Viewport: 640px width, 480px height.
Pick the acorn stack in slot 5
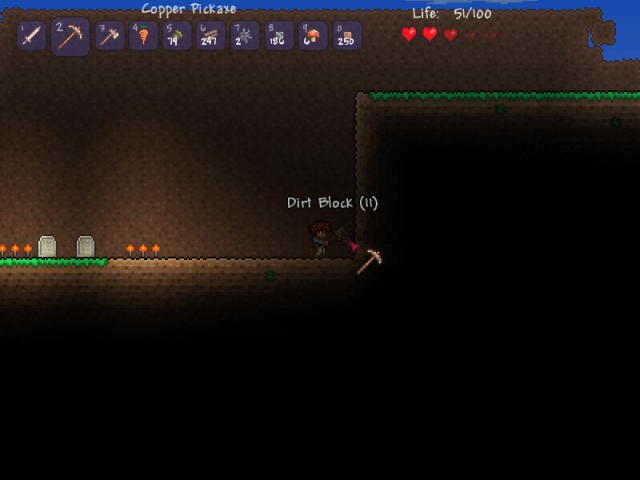[177, 36]
